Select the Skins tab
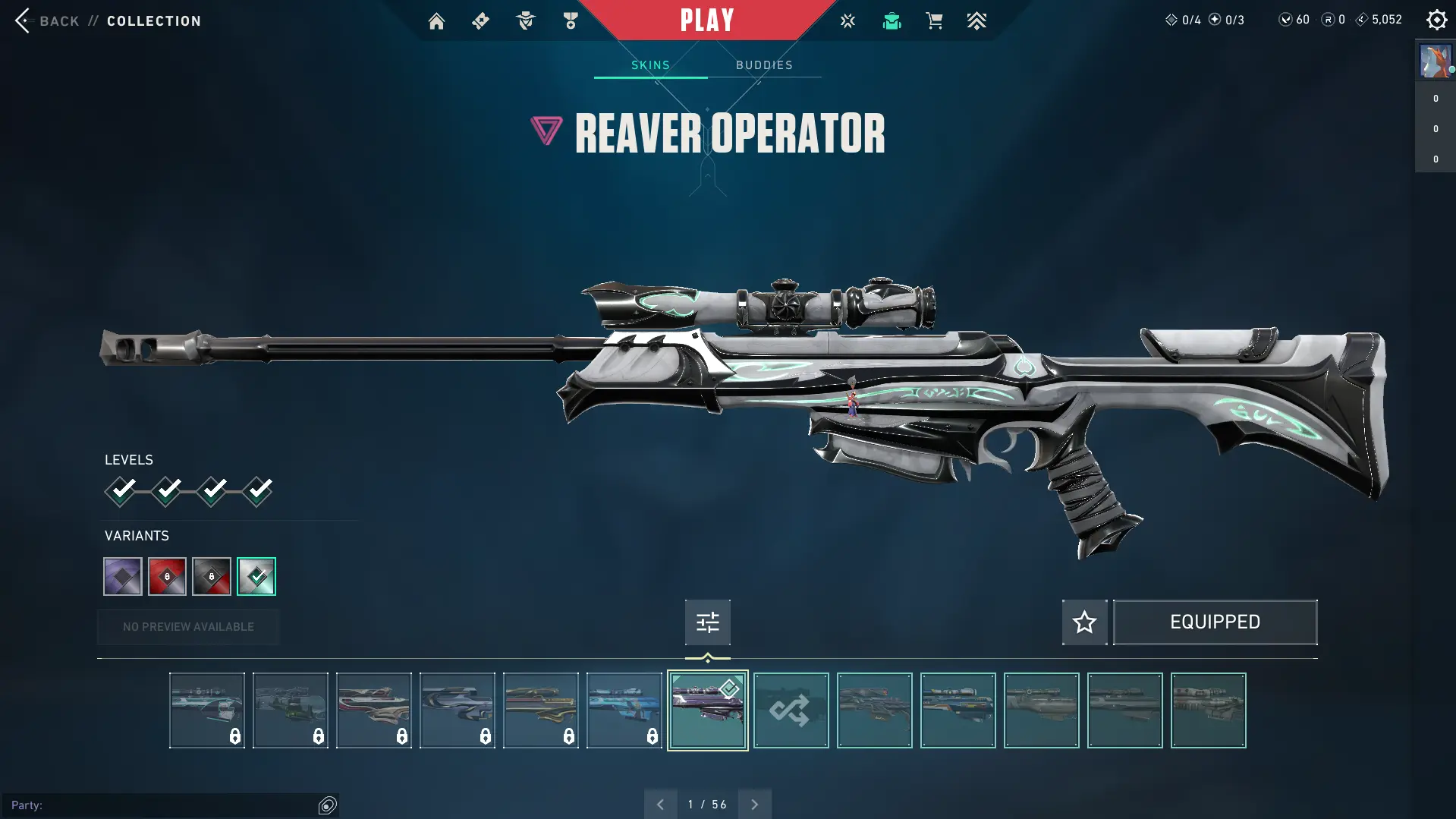The width and height of the screenshot is (1456, 819). pos(650,65)
